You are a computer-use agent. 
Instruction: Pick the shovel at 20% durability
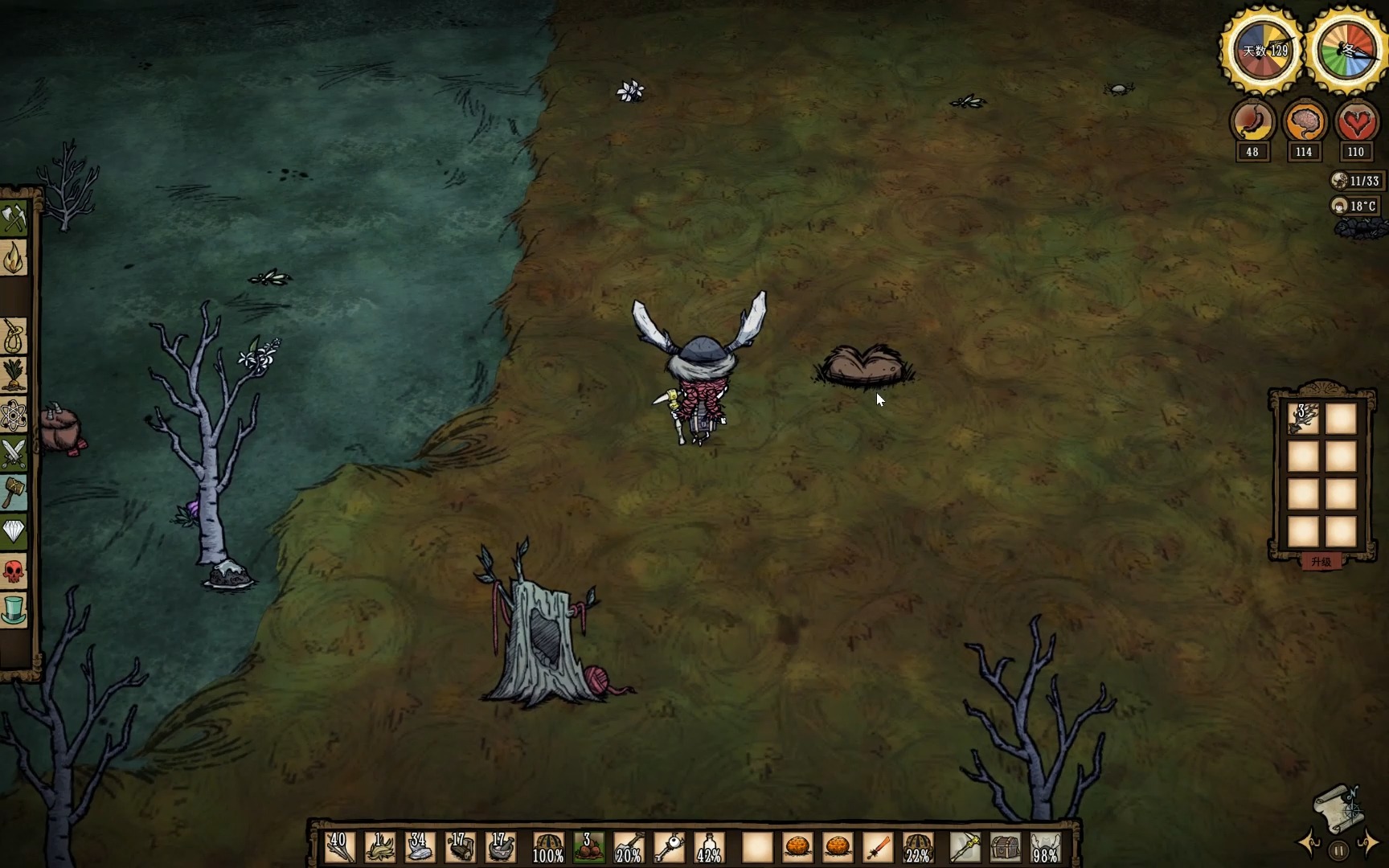629,848
